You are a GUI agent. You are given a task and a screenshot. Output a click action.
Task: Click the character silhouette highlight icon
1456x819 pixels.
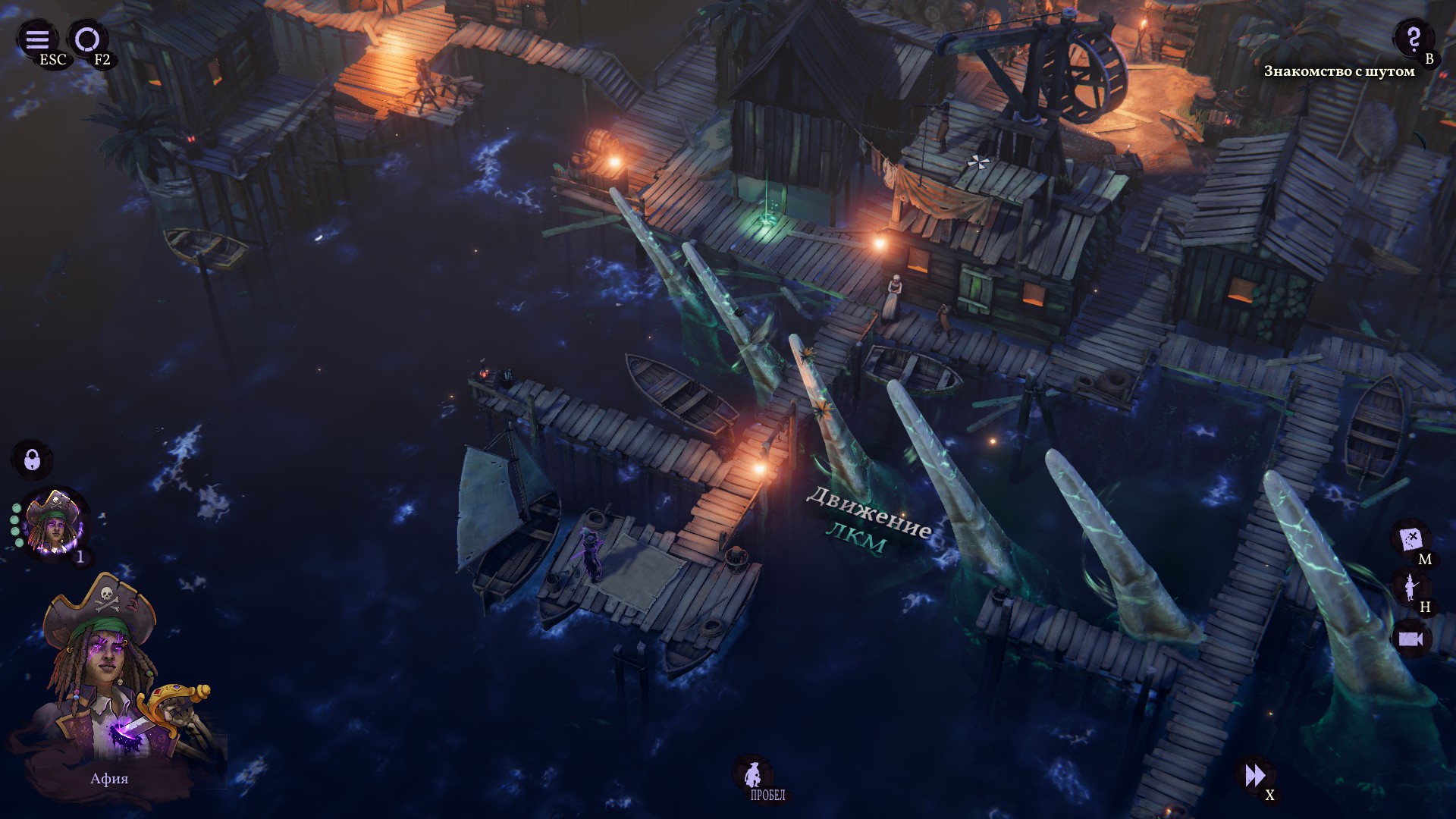click(1410, 588)
